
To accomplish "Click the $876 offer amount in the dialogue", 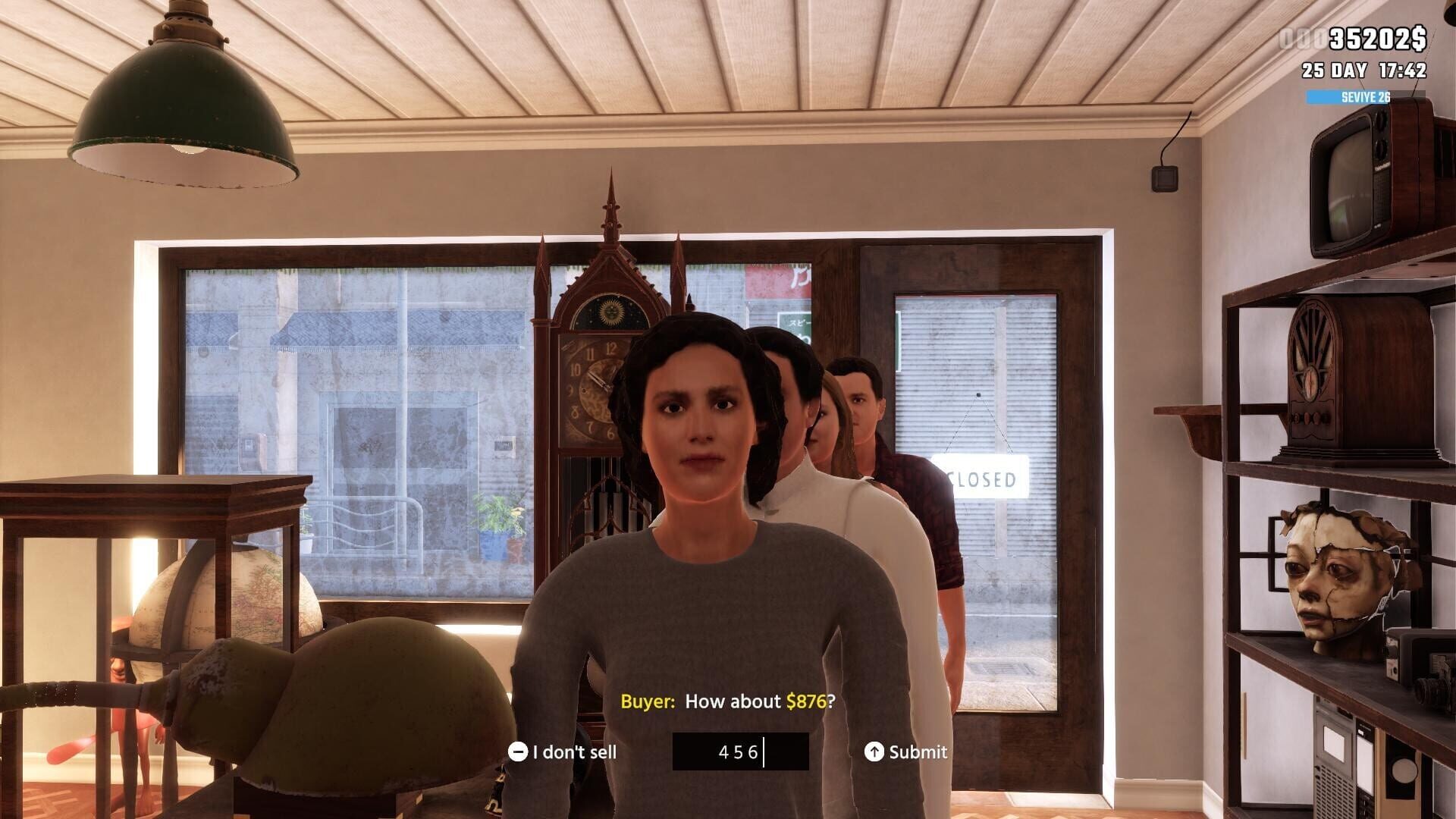I will click(x=808, y=702).
